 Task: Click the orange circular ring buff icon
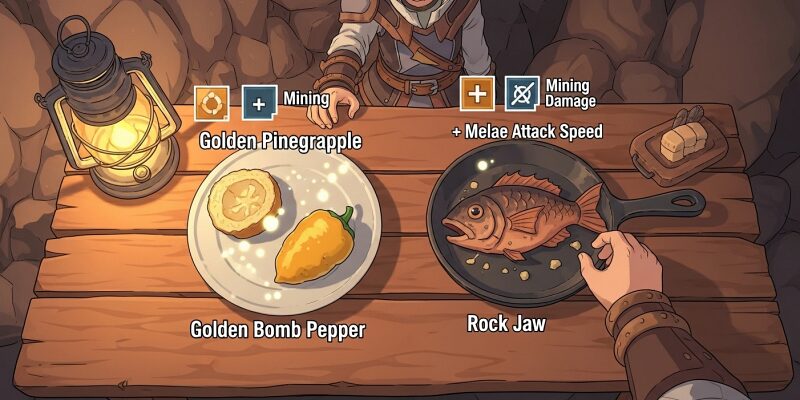(212, 103)
